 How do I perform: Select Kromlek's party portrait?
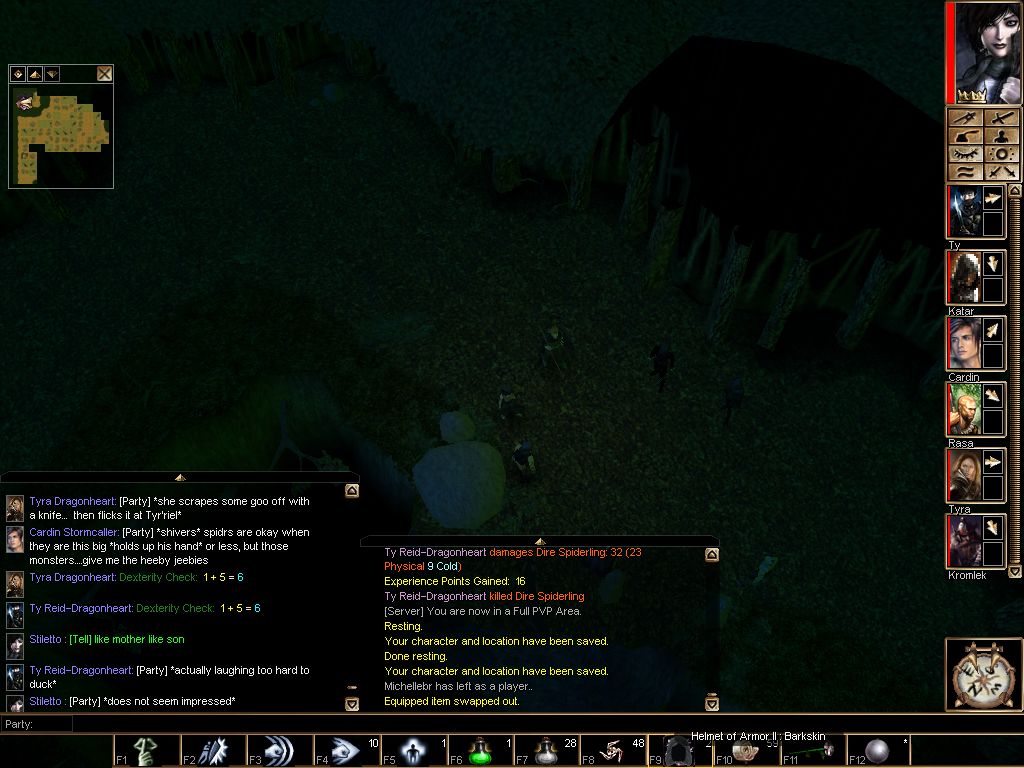(963, 541)
